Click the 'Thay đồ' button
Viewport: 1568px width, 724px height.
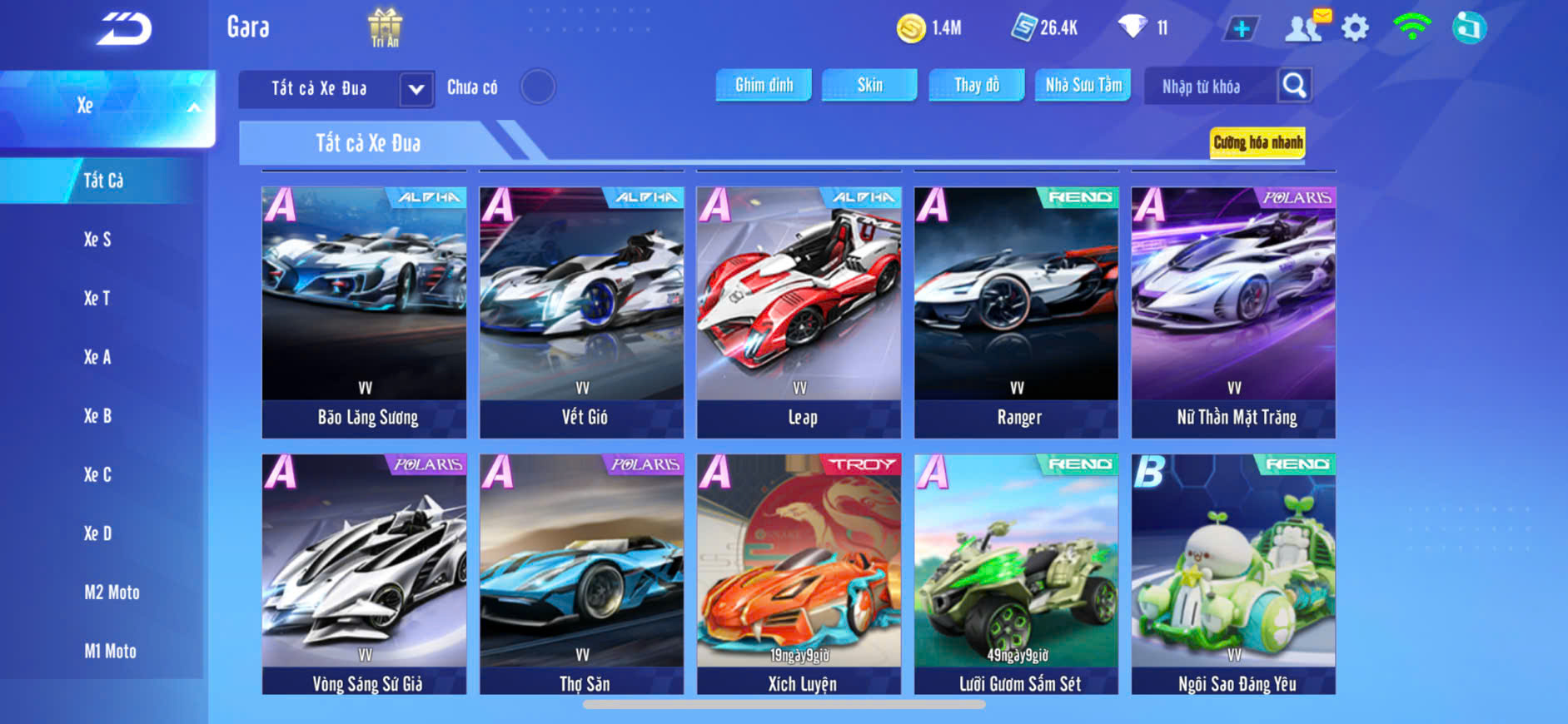point(977,85)
